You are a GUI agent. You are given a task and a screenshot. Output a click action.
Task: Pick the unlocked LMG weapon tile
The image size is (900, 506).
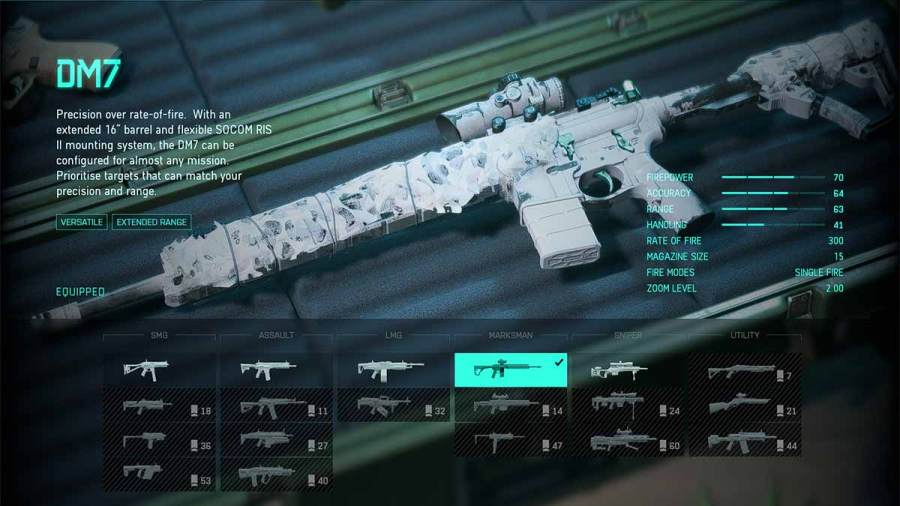[393, 370]
